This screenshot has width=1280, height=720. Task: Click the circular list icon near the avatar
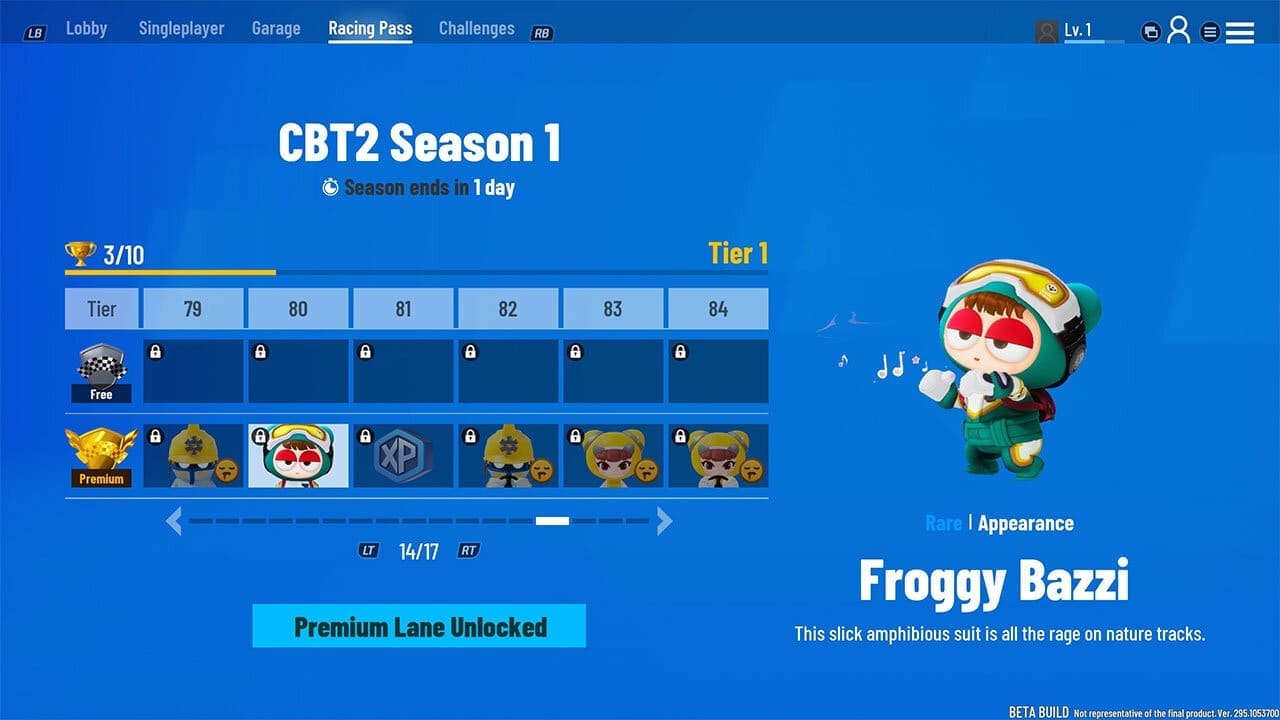pyautogui.click(x=1208, y=30)
